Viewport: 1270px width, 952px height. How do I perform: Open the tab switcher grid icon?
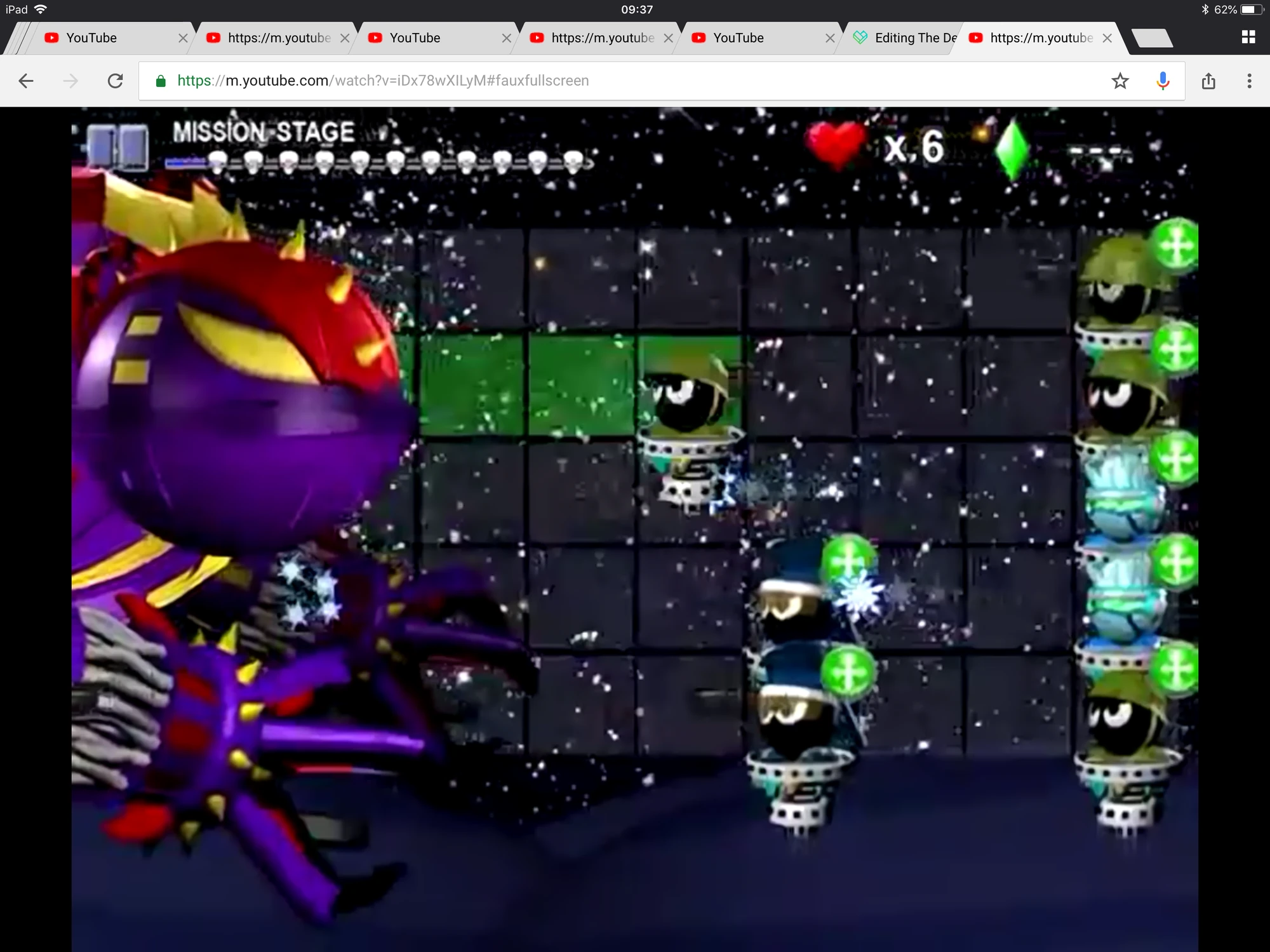[1248, 37]
